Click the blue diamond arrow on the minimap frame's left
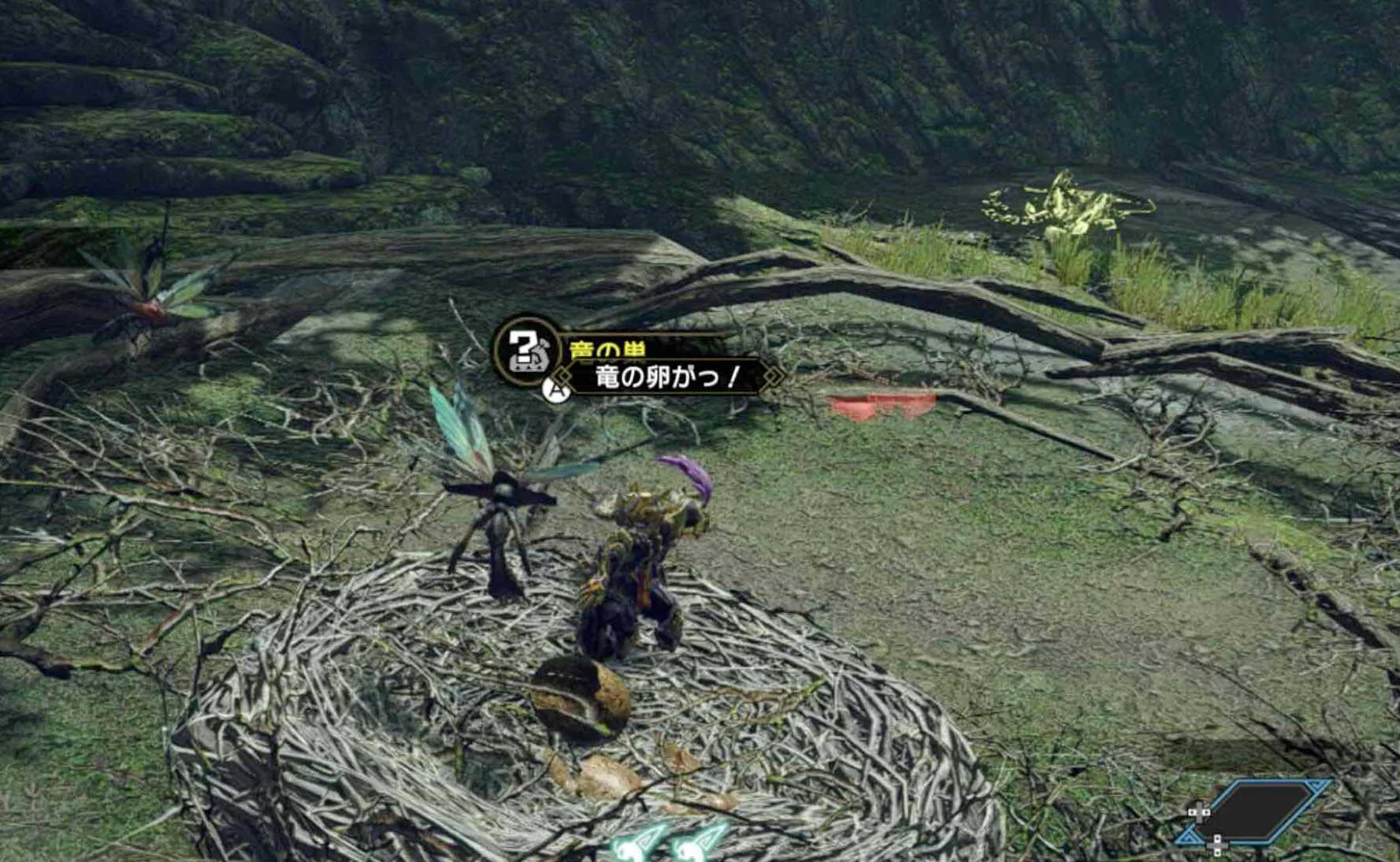This screenshot has width=1400, height=862. (x=1190, y=835)
